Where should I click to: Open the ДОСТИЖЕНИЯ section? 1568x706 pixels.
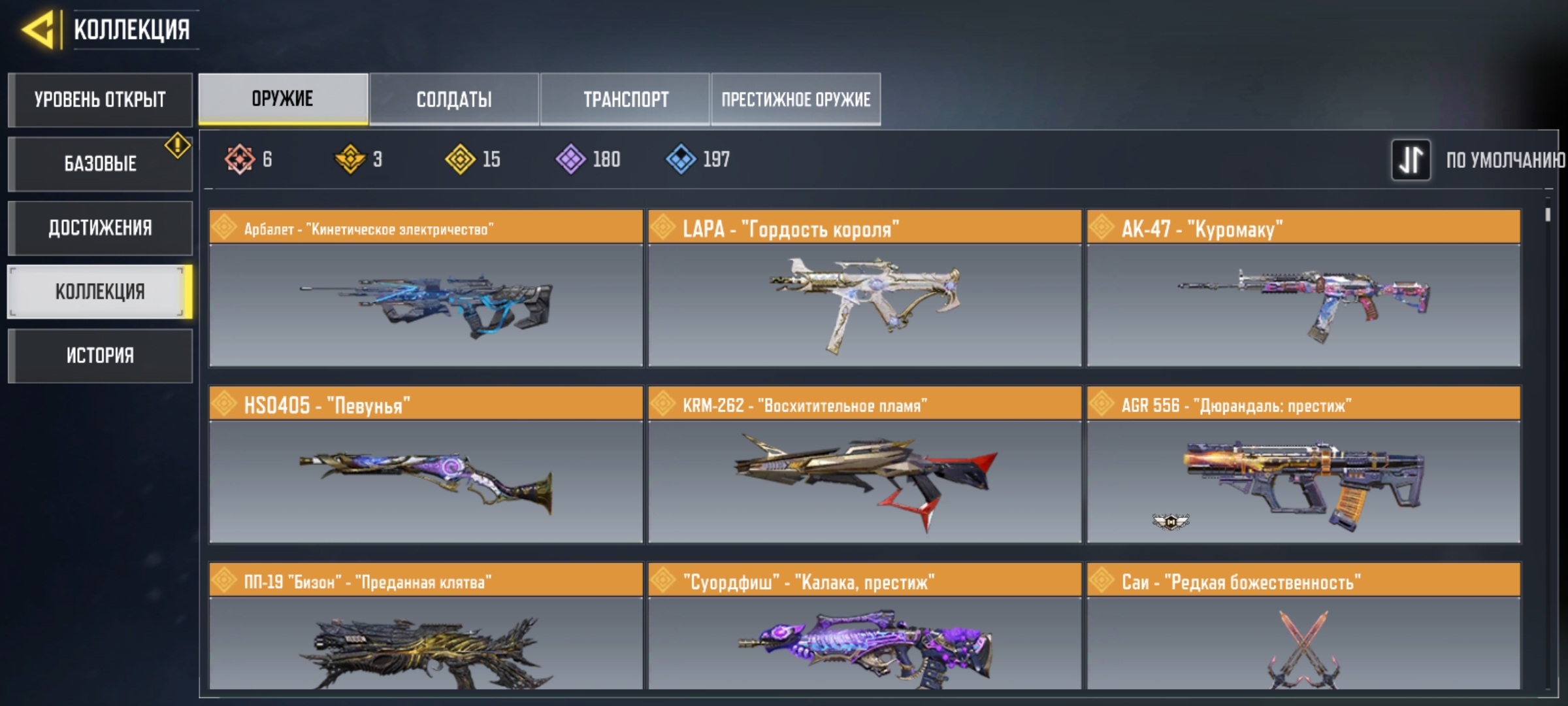(100, 227)
